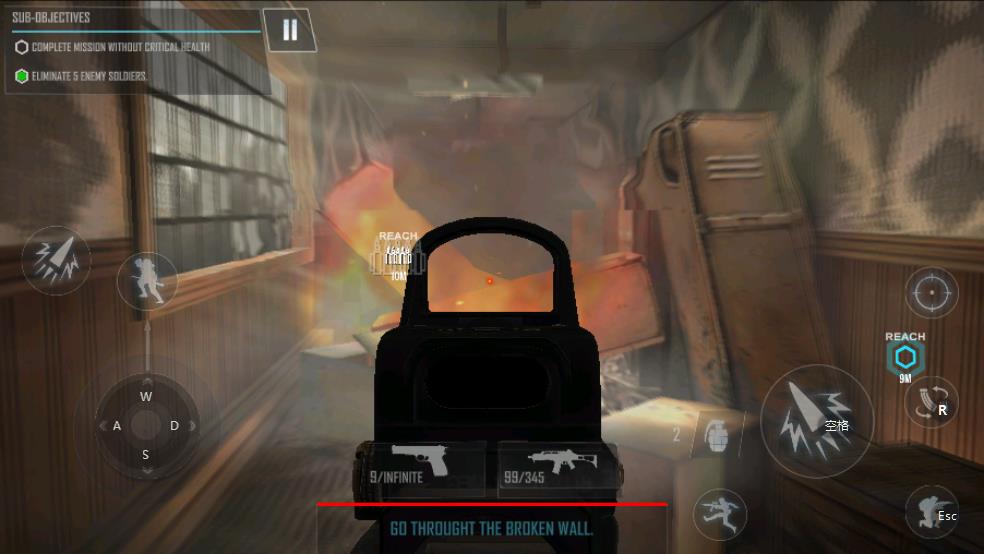Toggle the crosshair aim button
Viewport: 984px width, 554px height.
(x=931, y=293)
